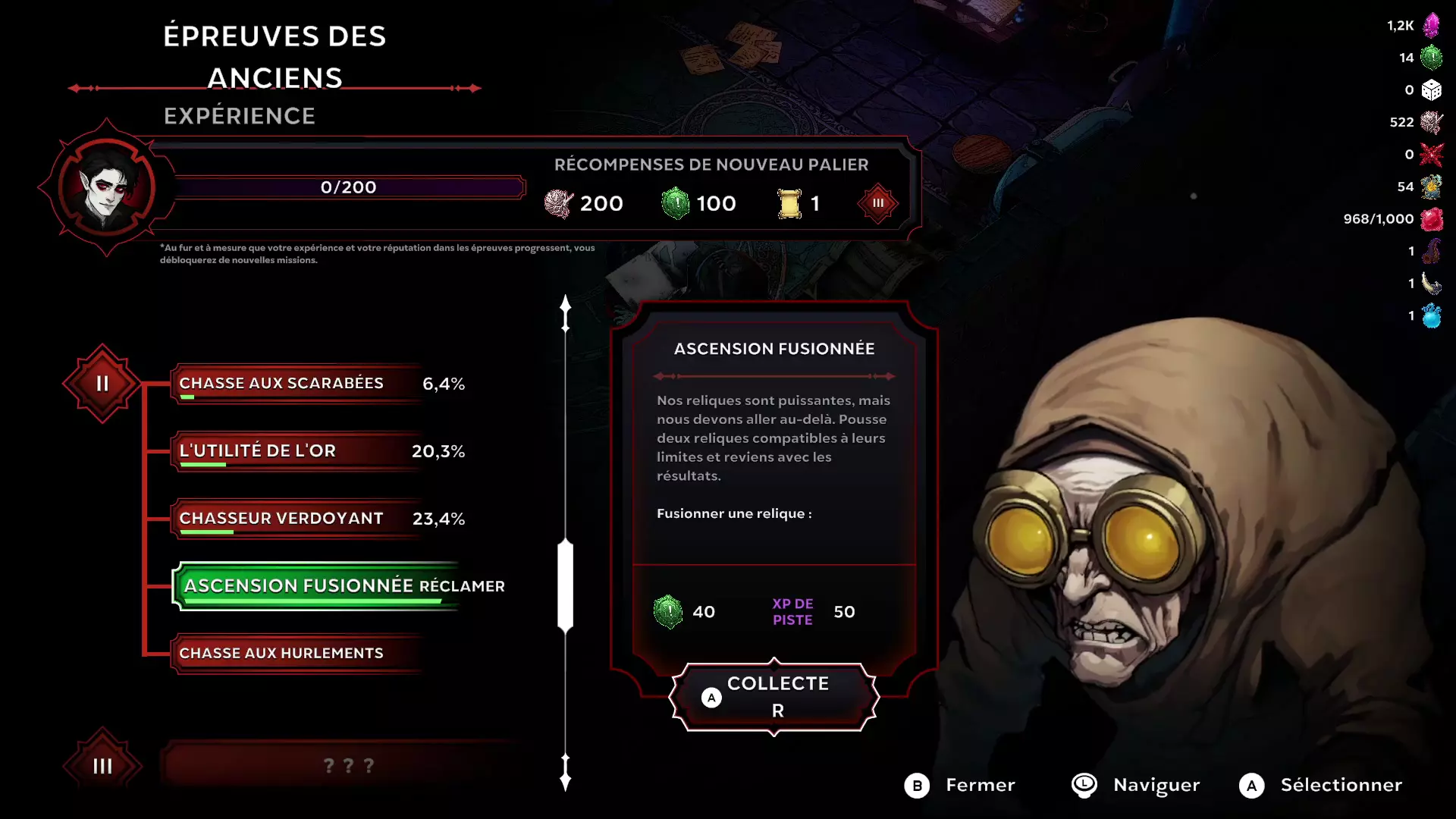Click the red gem showing 968/1,000
1456x819 pixels.
1430,218
